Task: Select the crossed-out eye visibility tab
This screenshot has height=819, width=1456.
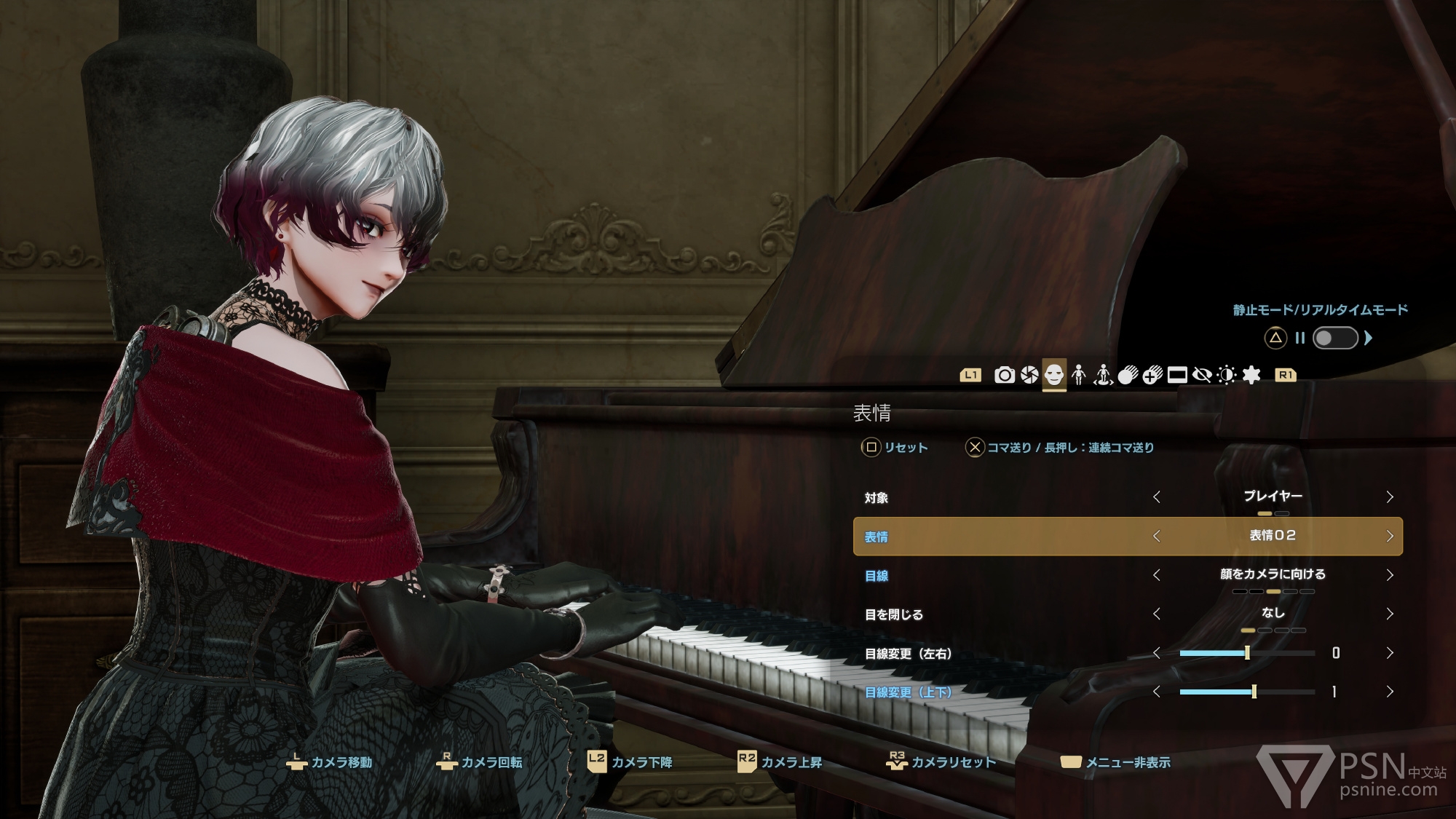Action: pyautogui.click(x=1202, y=375)
